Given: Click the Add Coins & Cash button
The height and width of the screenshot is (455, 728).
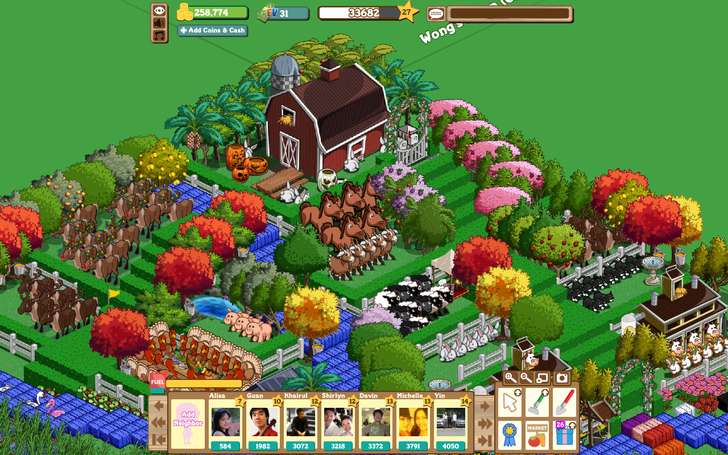Looking at the screenshot, I should point(212,31).
